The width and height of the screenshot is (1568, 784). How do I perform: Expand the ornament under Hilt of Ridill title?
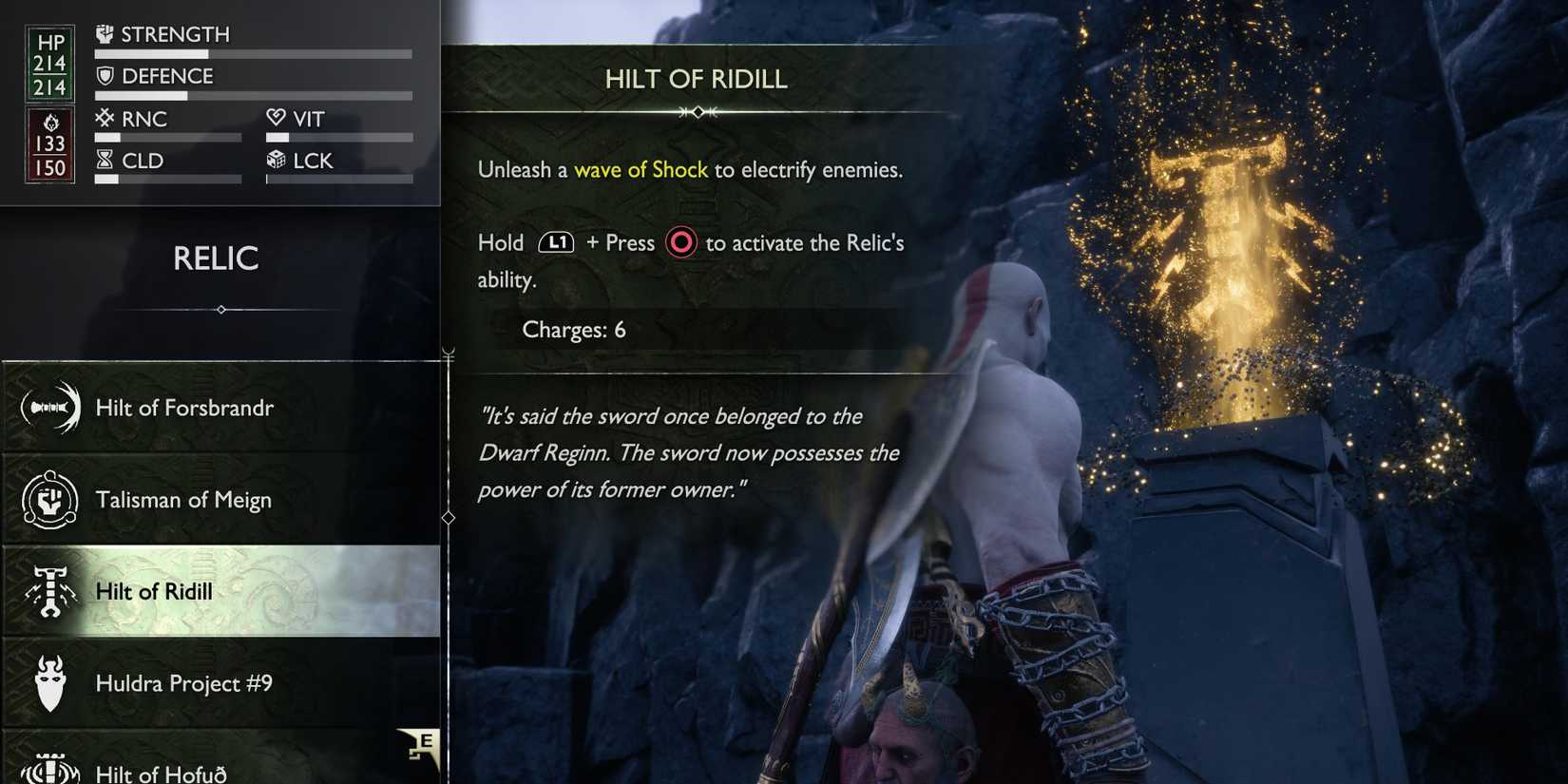pos(697,111)
